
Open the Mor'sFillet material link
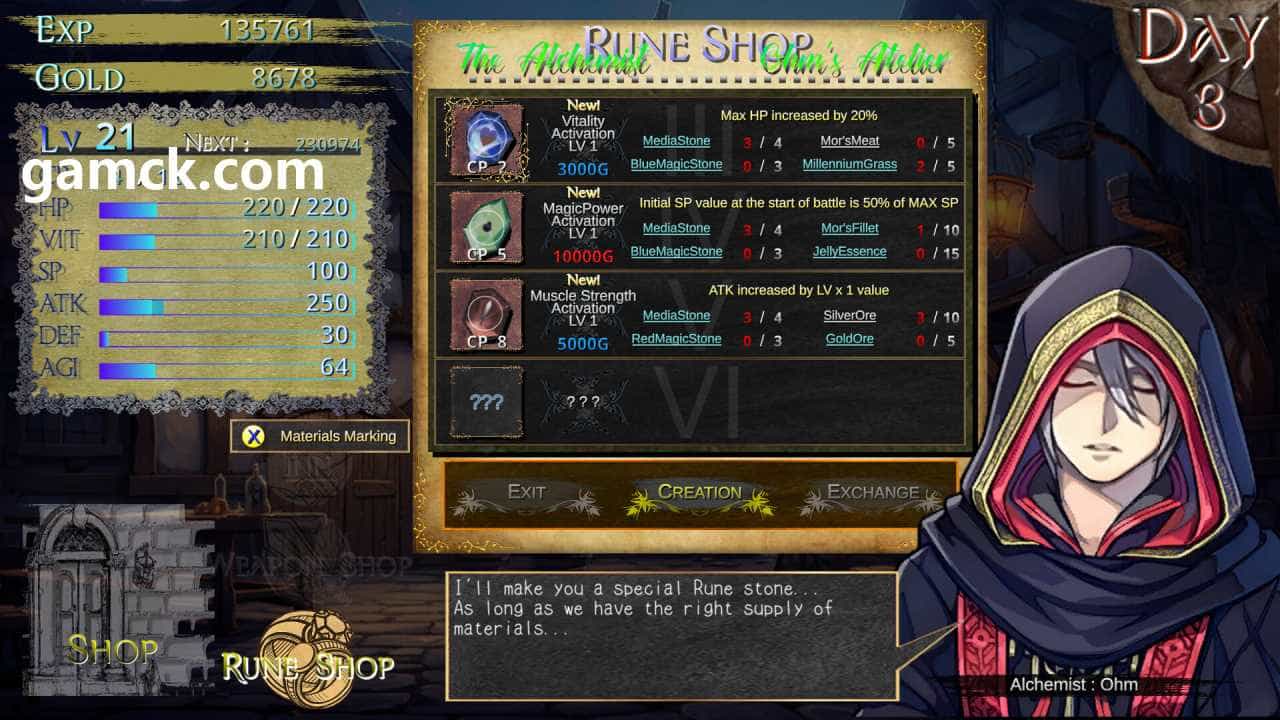click(x=850, y=229)
